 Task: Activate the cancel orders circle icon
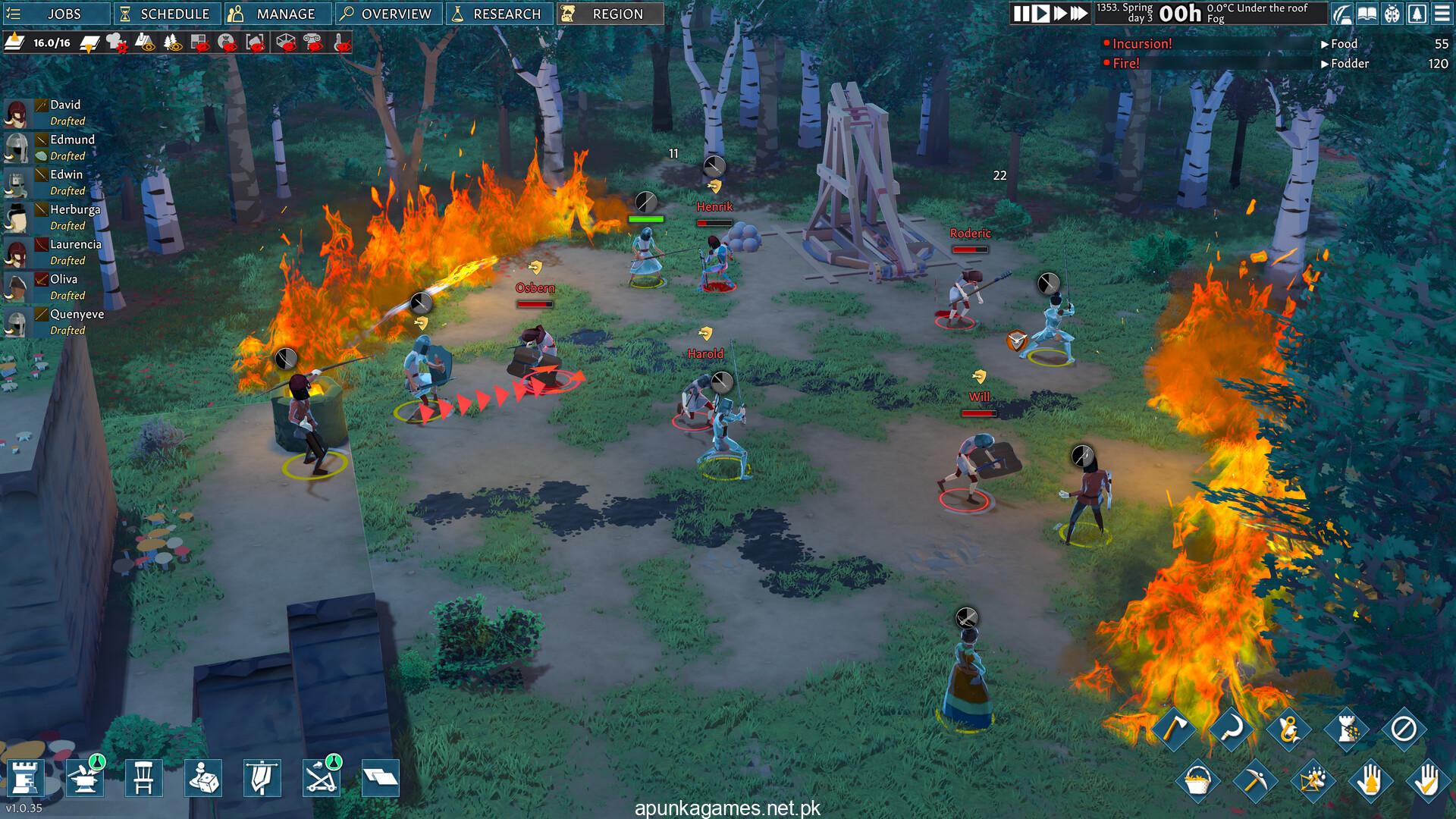click(x=1403, y=730)
